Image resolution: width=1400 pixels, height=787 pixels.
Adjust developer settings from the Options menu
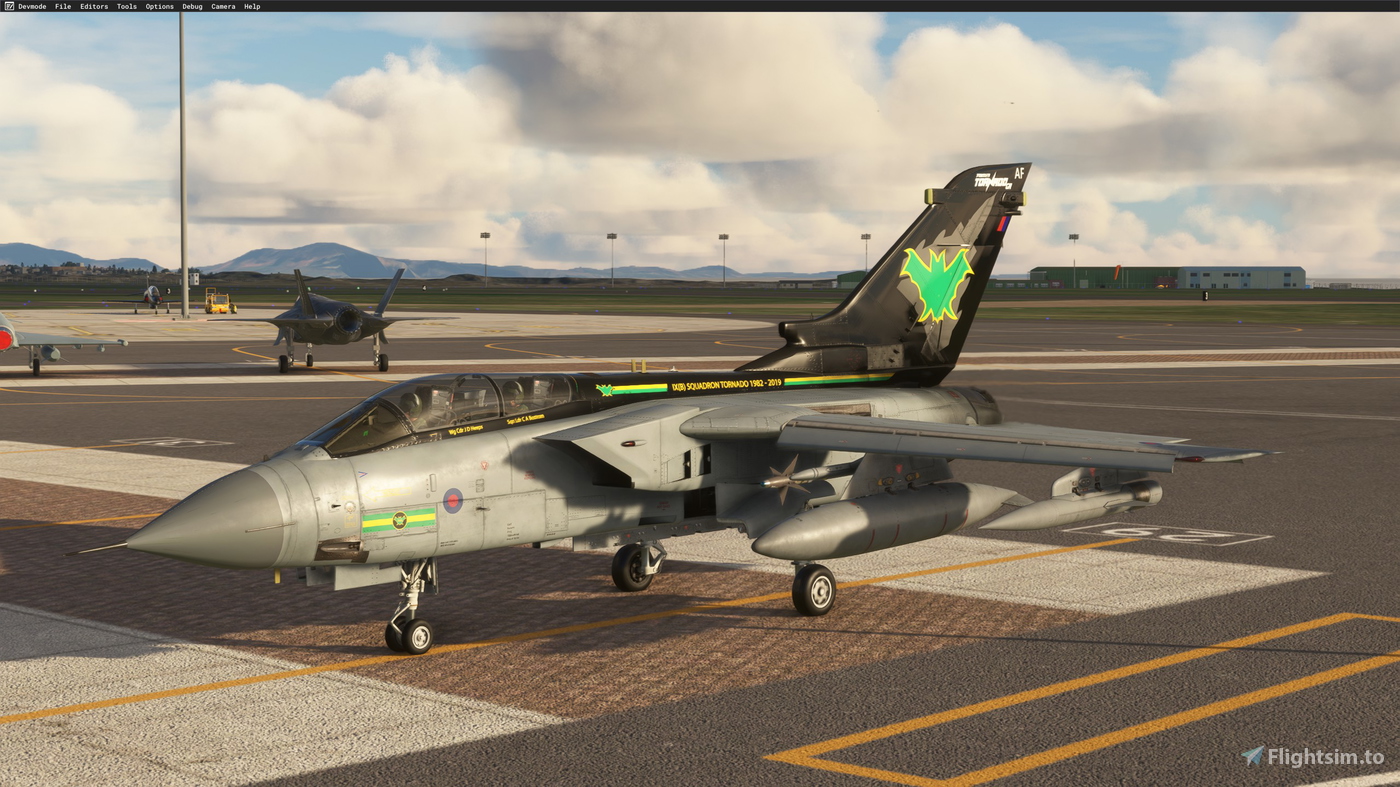tap(158, 5)
